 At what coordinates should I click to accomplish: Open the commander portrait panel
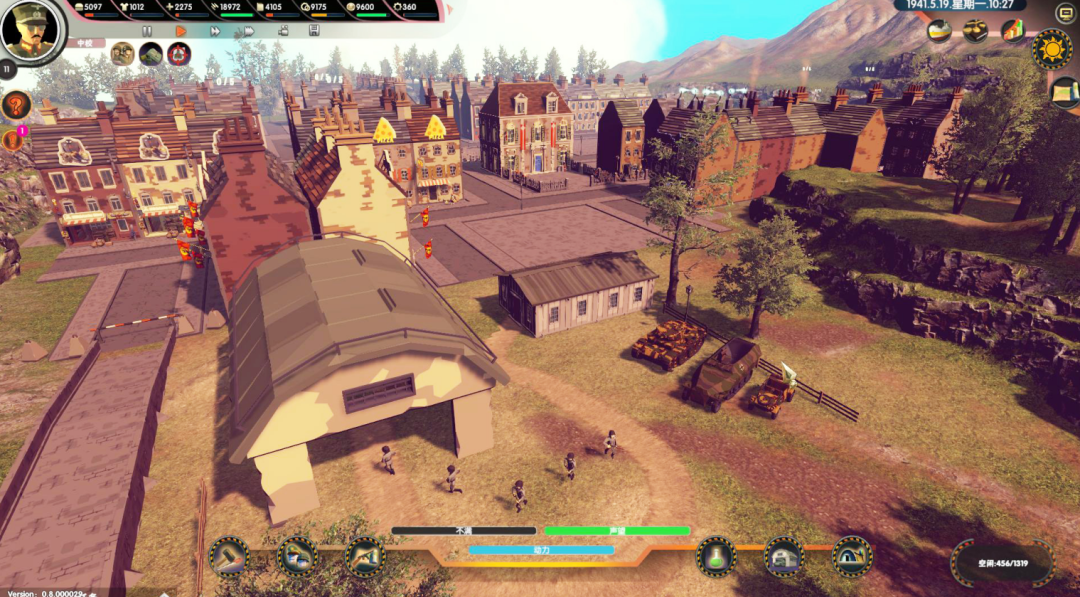click(32, 29)
